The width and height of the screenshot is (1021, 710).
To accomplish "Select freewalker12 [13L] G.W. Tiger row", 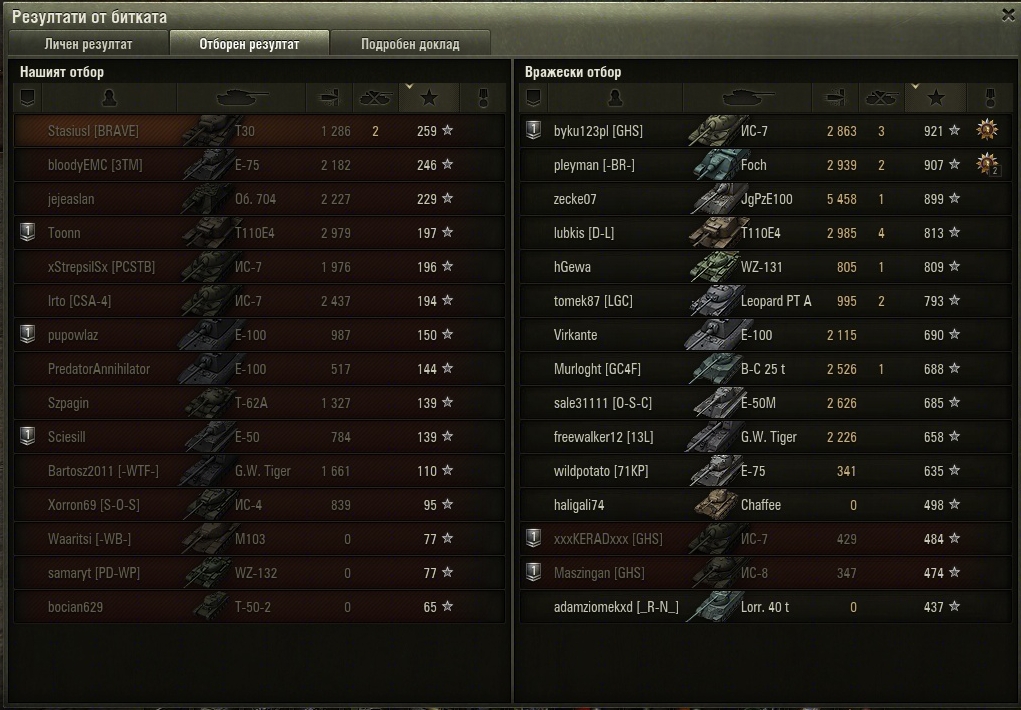I will [x=740, y=437].
